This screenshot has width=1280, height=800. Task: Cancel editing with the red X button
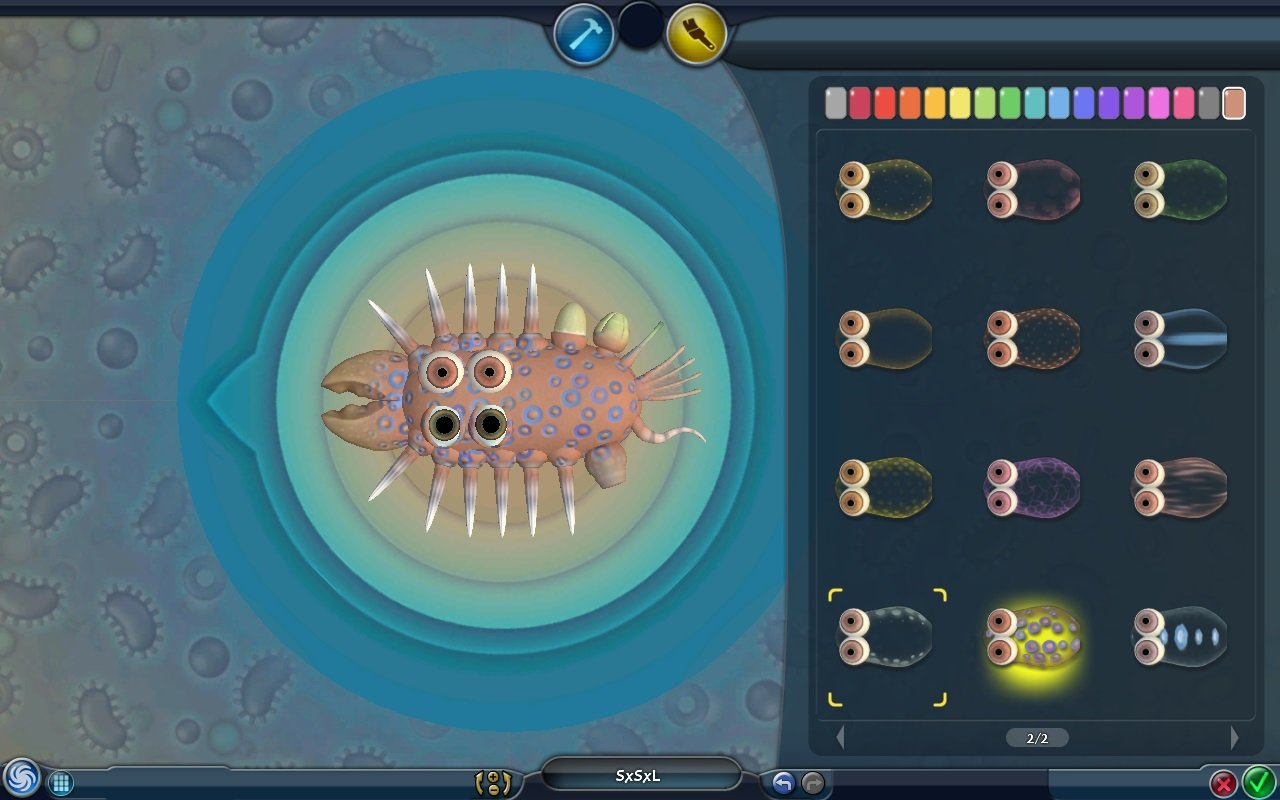(1226, 784)
